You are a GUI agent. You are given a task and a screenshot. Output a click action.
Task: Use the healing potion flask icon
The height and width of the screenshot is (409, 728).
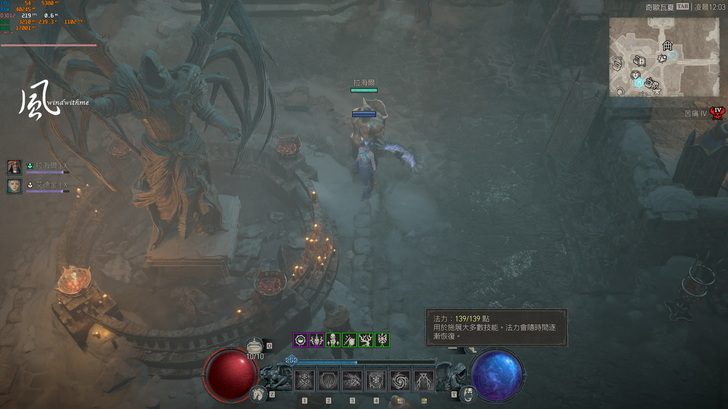tap(254, 346)
